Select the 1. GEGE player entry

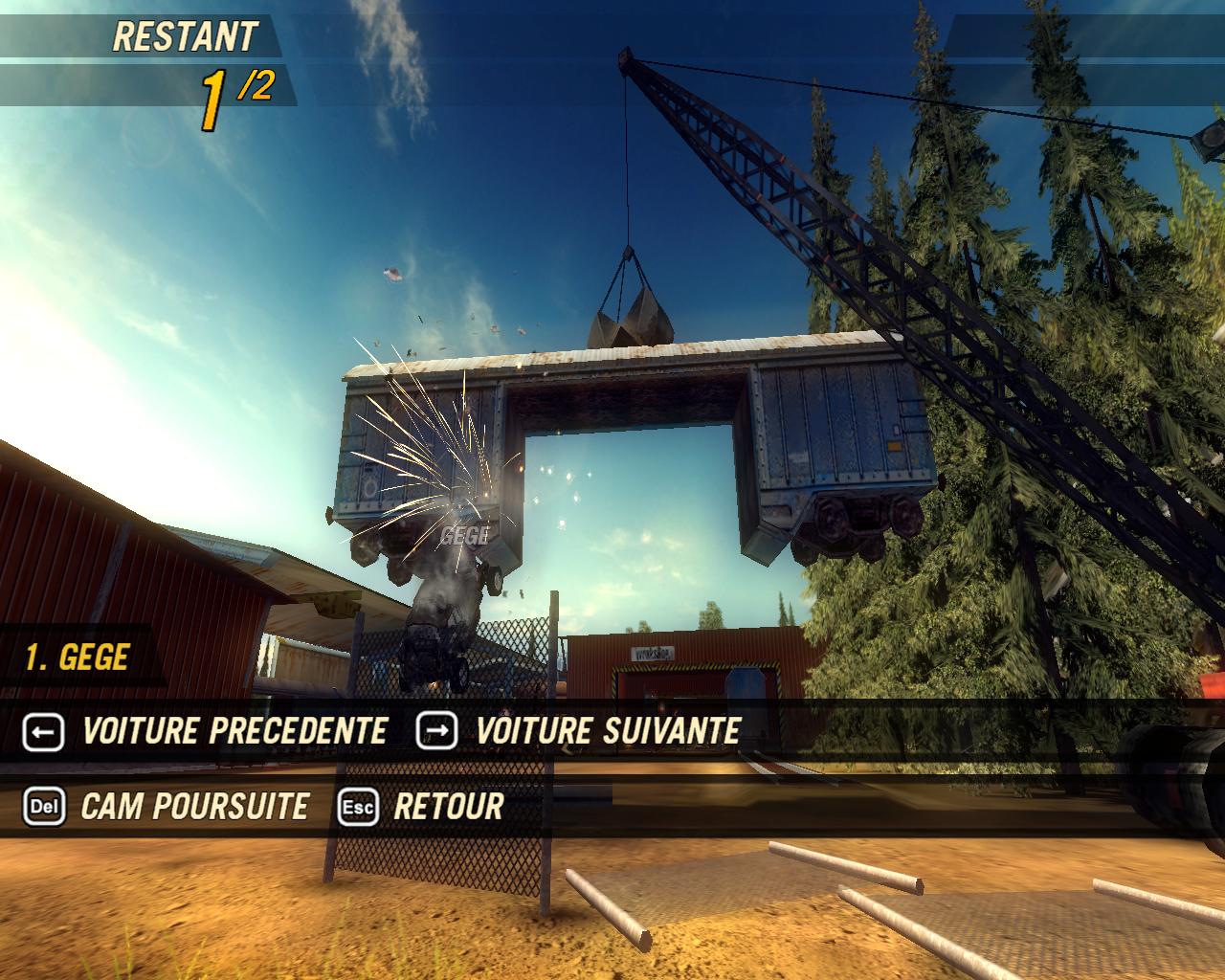pyautogui.click(x=78, y=657)
